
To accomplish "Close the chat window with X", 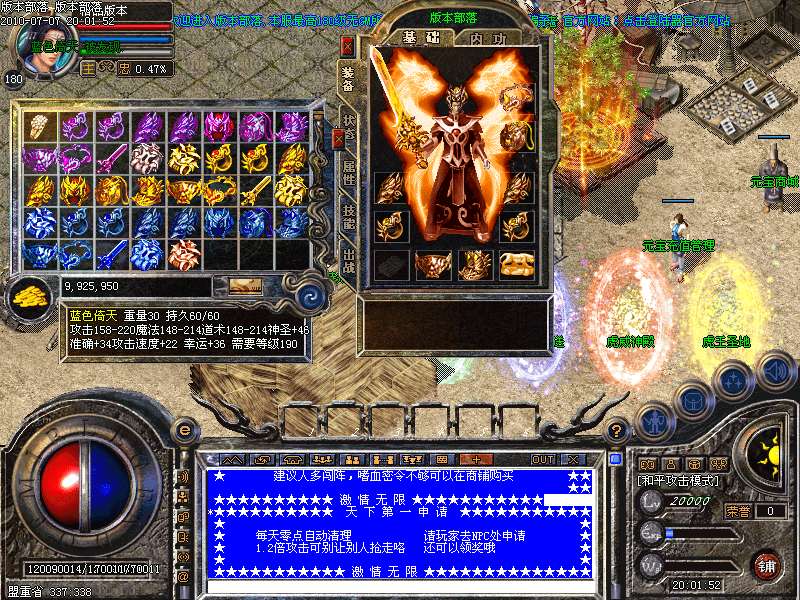I will tap(574, 459).
